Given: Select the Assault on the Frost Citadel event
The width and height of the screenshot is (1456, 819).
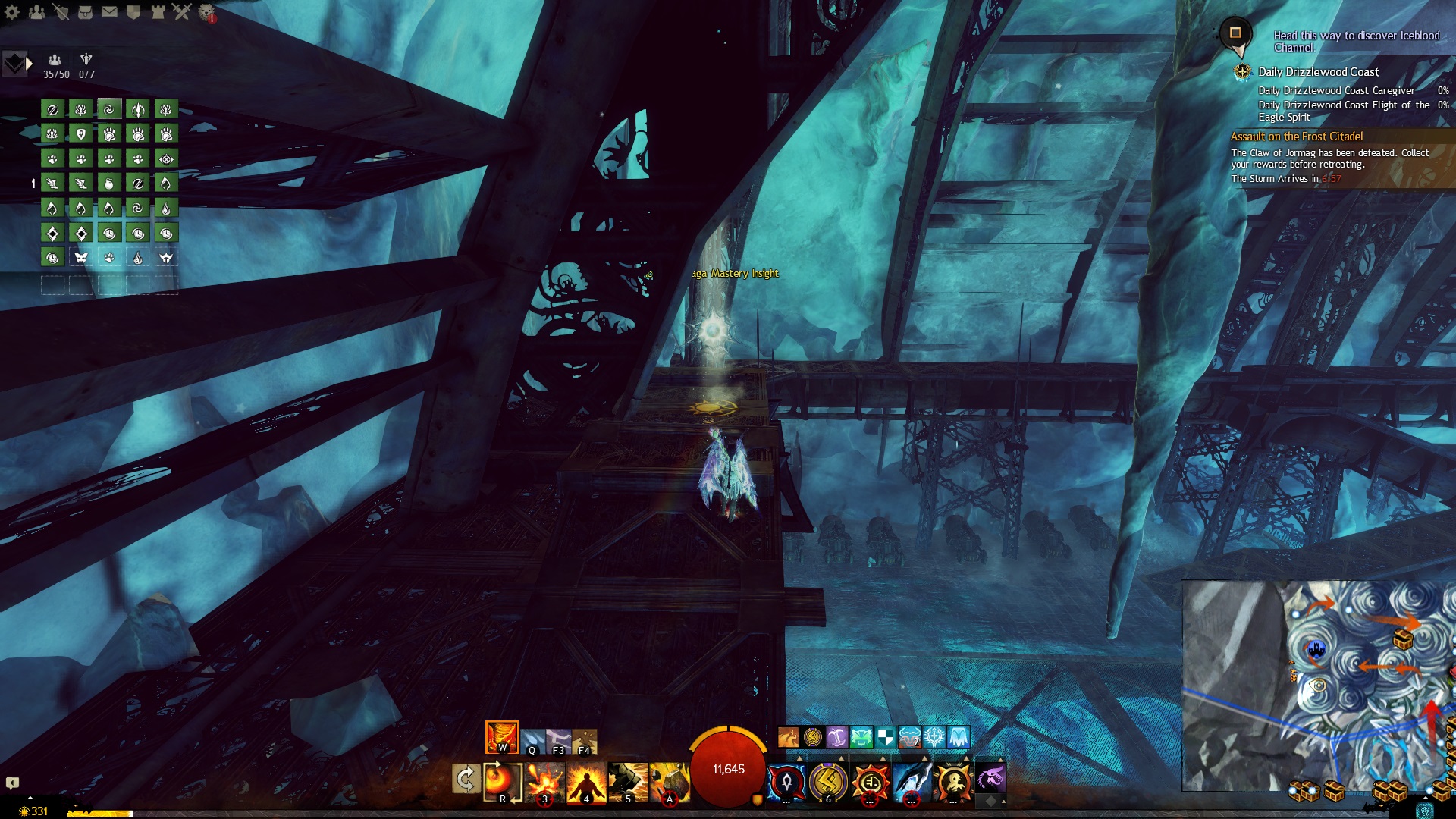Looking at the screenshot, I should tap(1296, 136).
